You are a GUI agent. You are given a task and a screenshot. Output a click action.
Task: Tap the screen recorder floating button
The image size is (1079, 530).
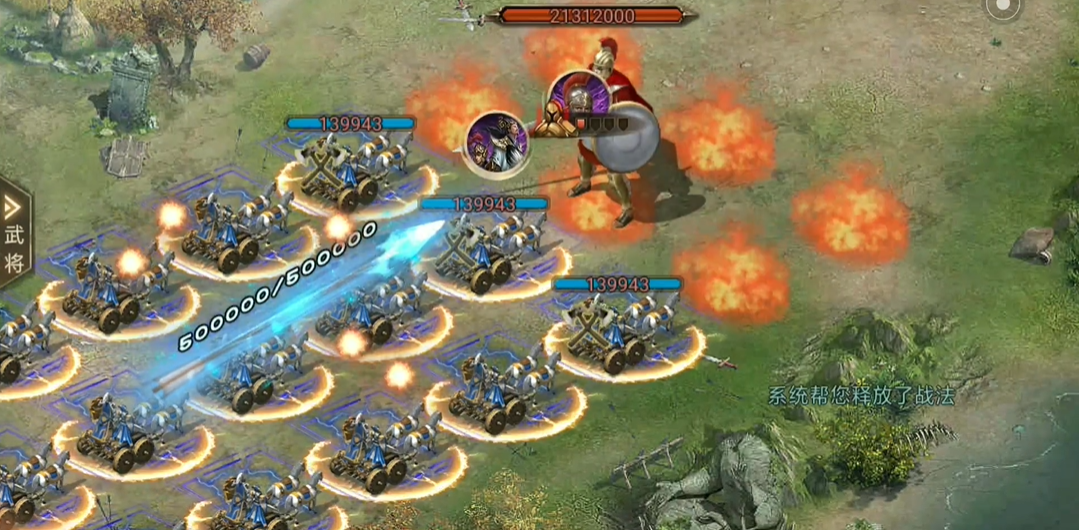click(1001, 8)
